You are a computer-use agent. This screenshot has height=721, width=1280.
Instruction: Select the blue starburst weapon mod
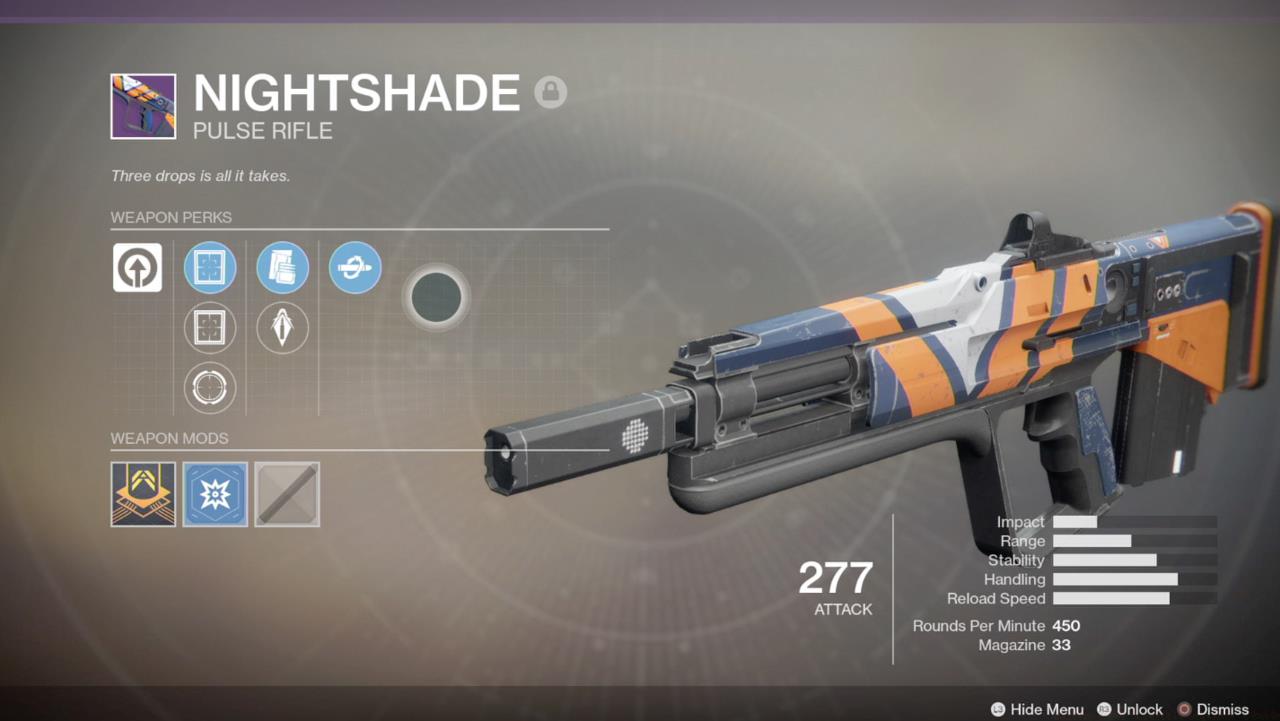[x=214, y=493]
